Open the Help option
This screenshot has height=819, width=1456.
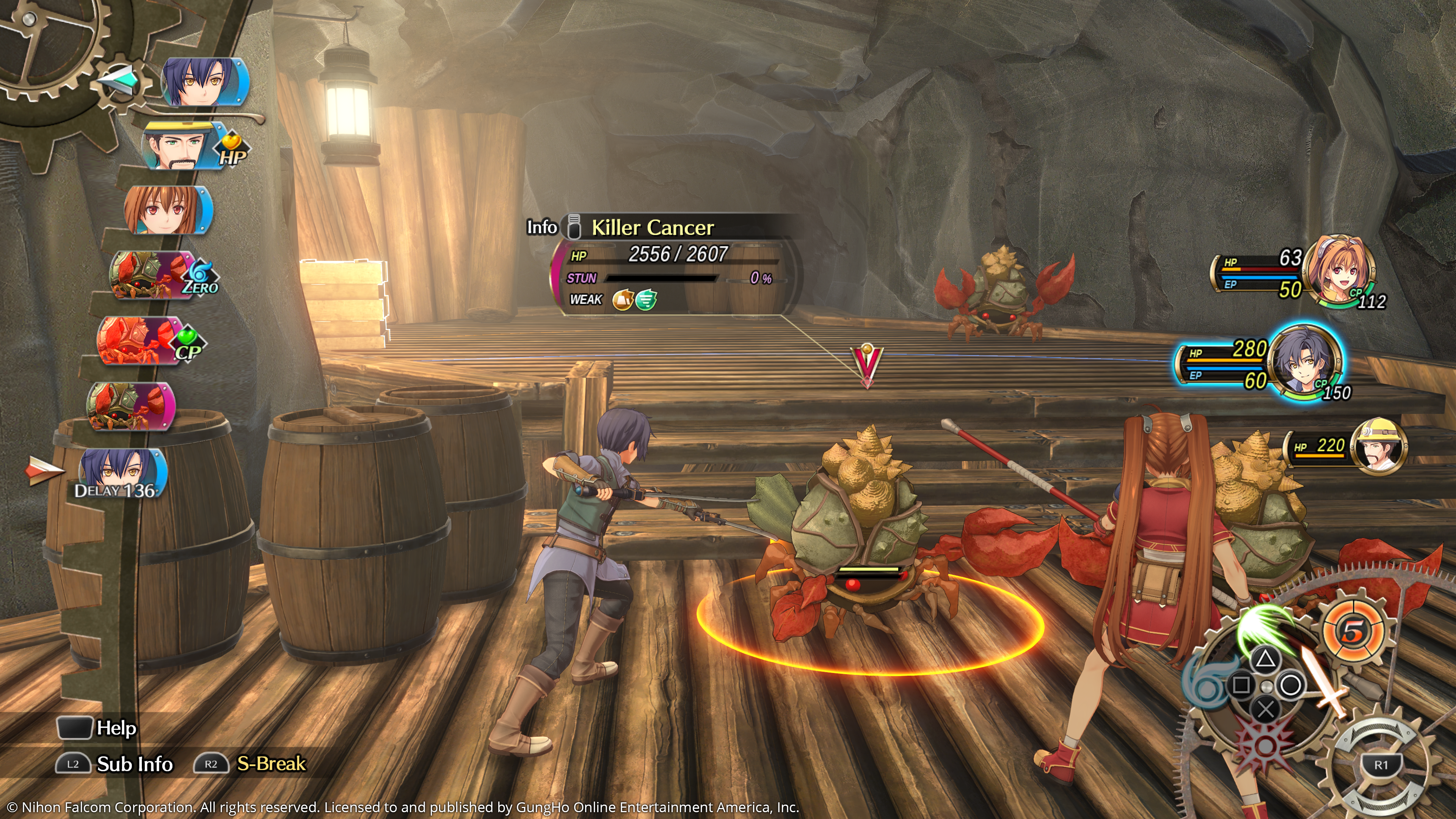point(97,728)
